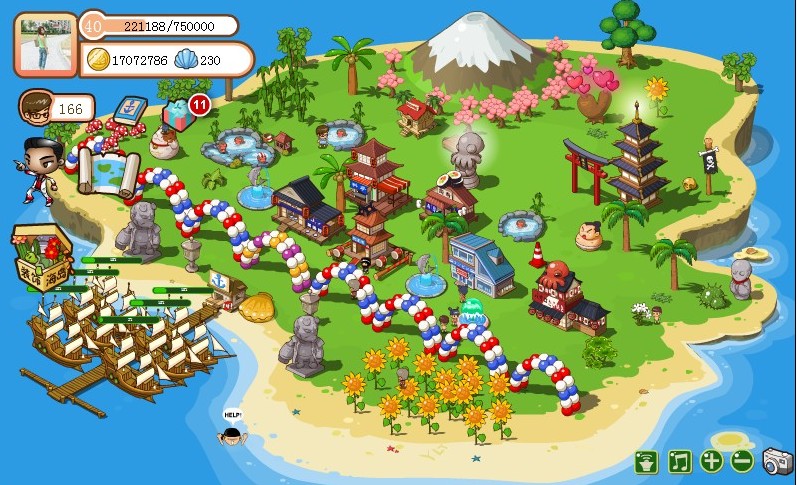Click the blue shell currency icon
The height and width of the screenshot is (485, 797).
coord(186,60)
